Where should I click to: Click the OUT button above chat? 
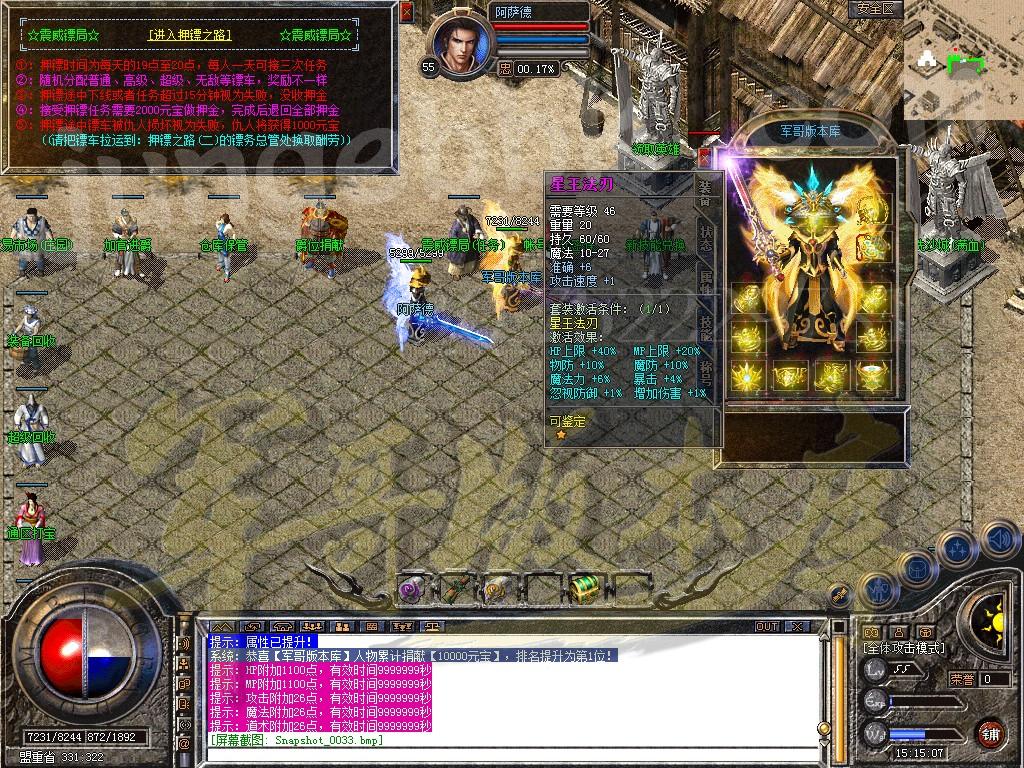point(766,626)
